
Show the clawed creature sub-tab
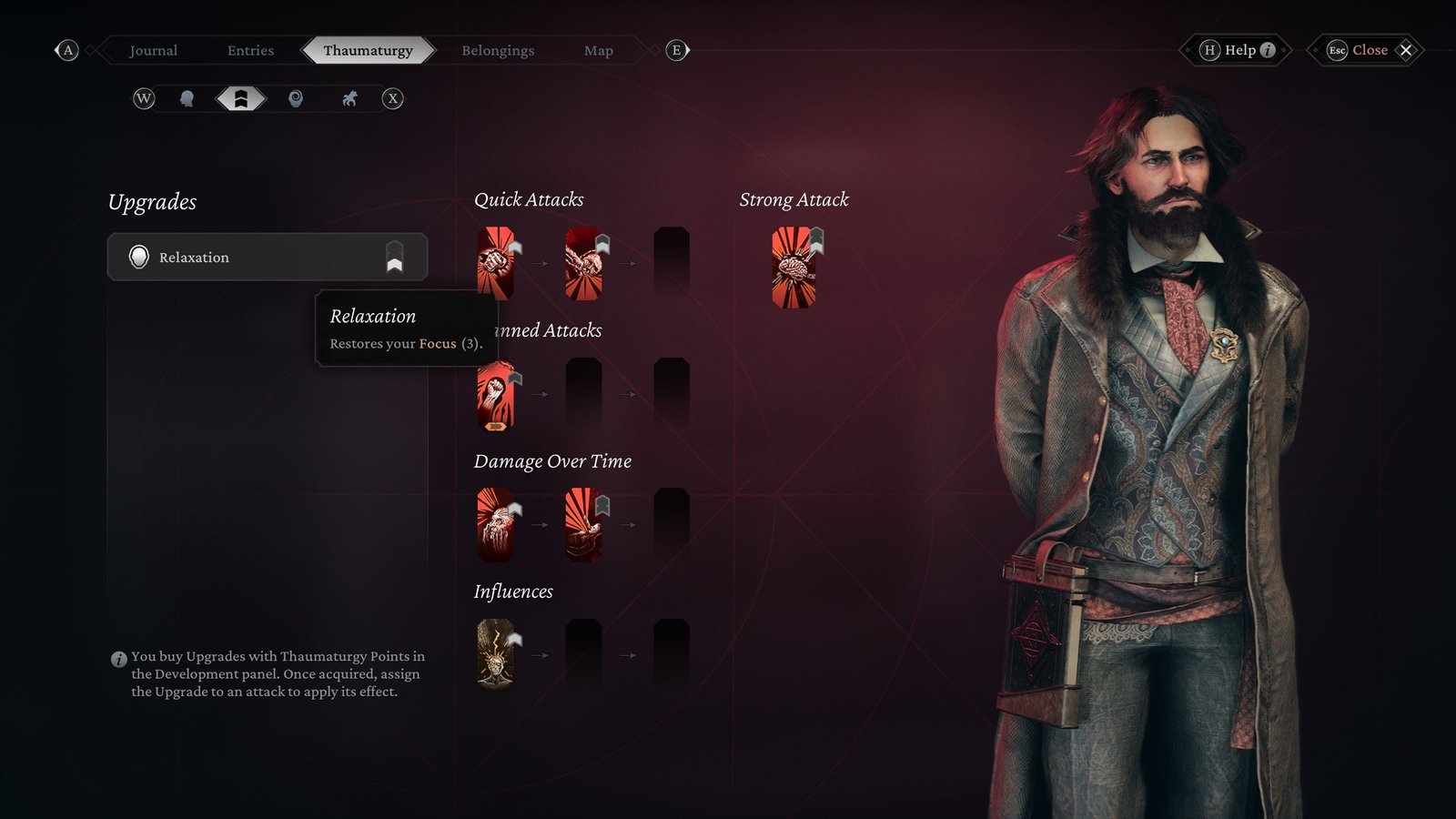click(349, 98)
